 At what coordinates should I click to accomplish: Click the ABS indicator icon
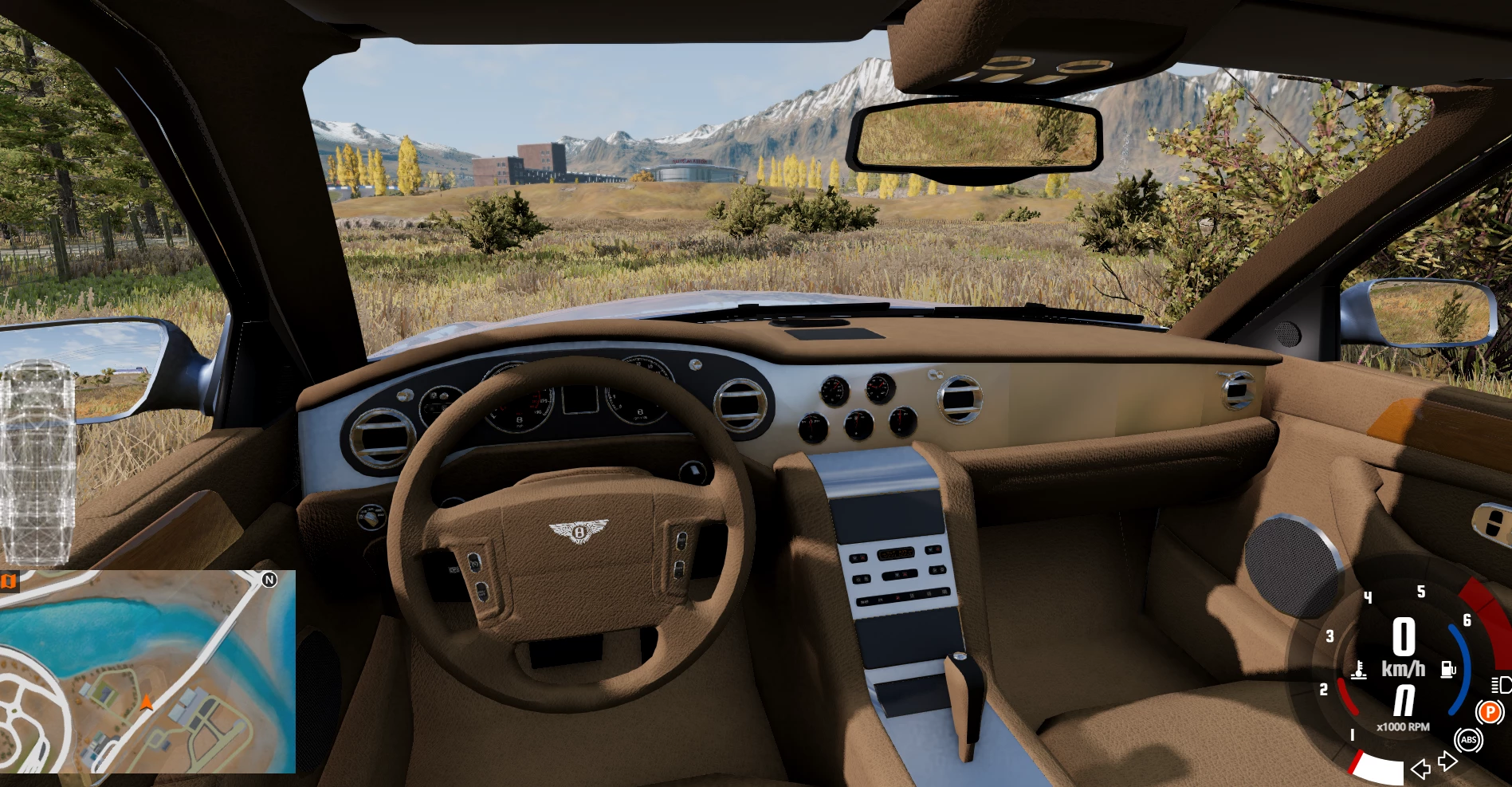click(x=1468, y=740)
